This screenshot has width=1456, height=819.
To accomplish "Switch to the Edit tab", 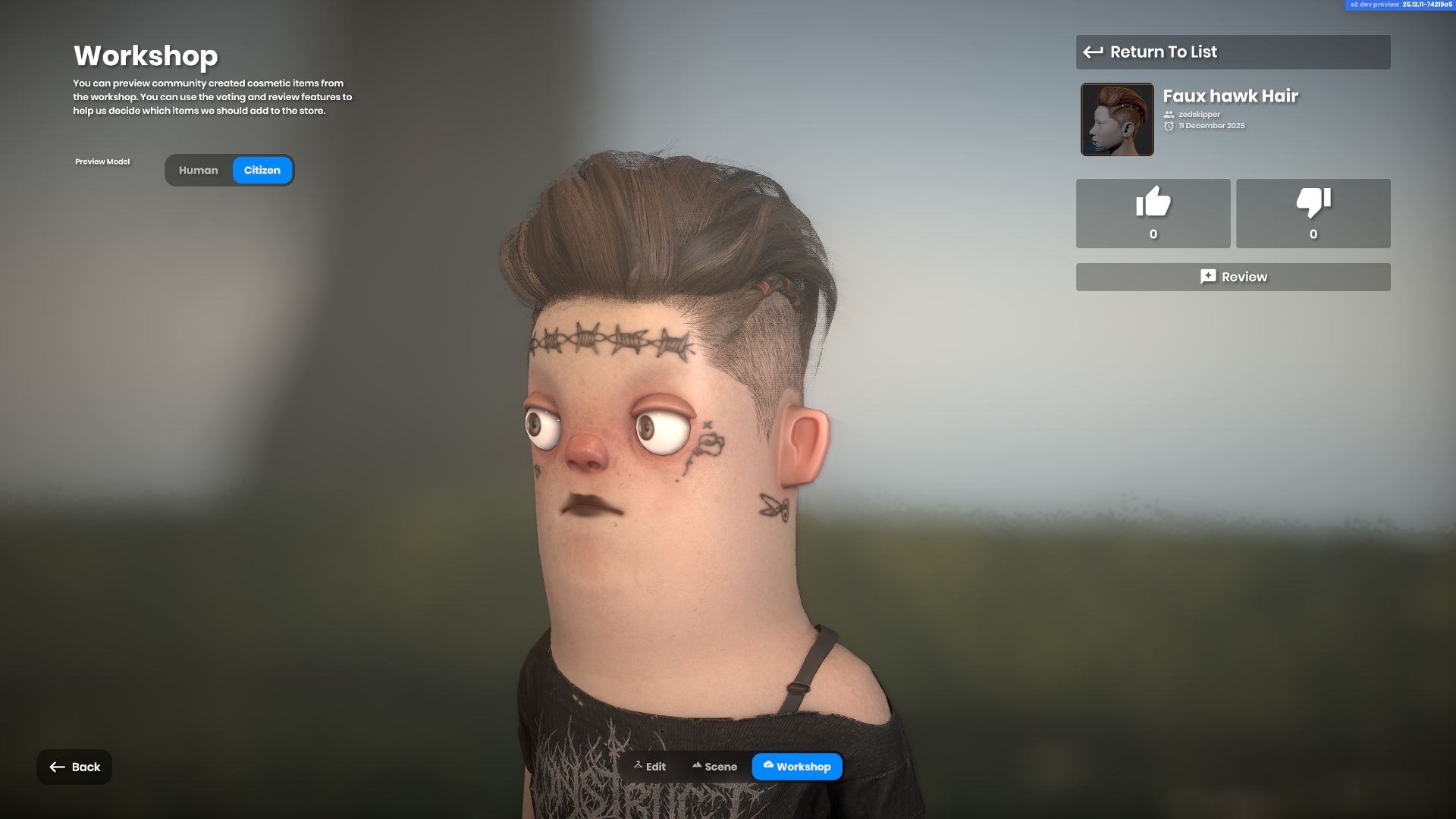I will point(650,767).
